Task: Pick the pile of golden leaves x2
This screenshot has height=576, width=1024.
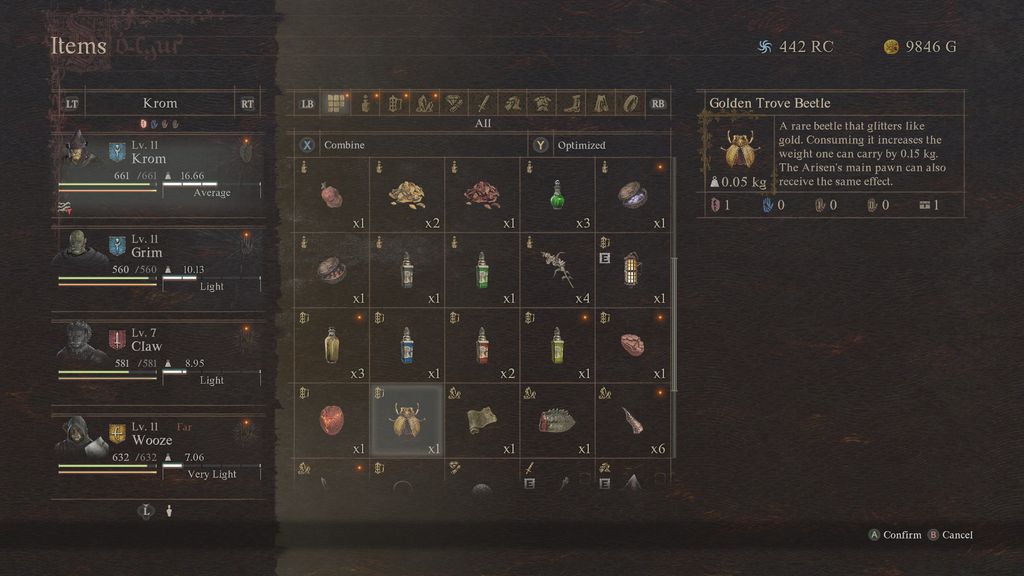Action: coord(407,195)
